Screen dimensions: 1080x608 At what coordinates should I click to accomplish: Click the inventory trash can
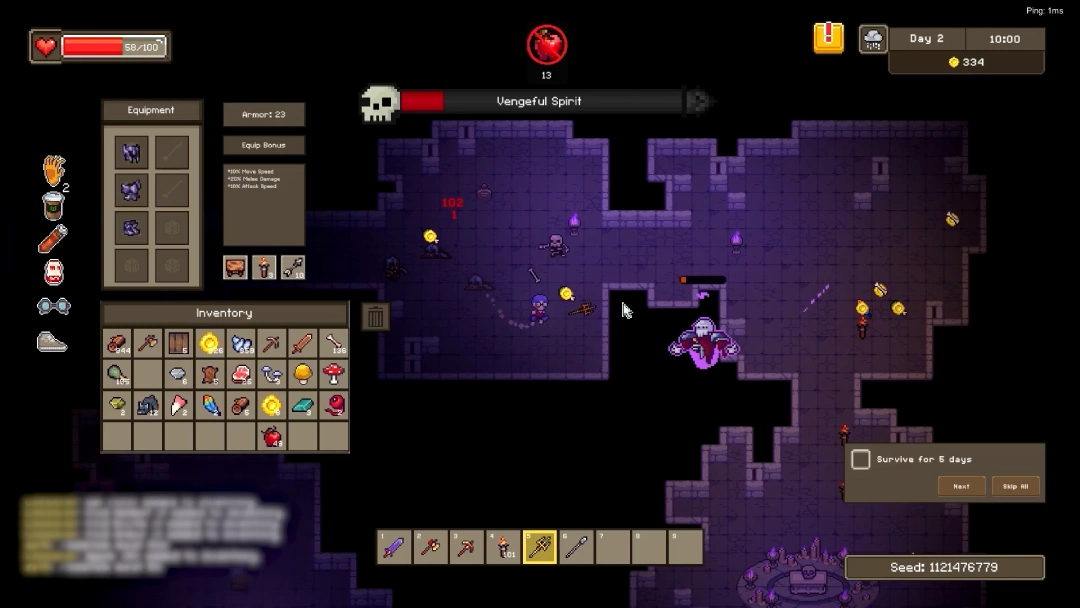[x=375, y=317]
